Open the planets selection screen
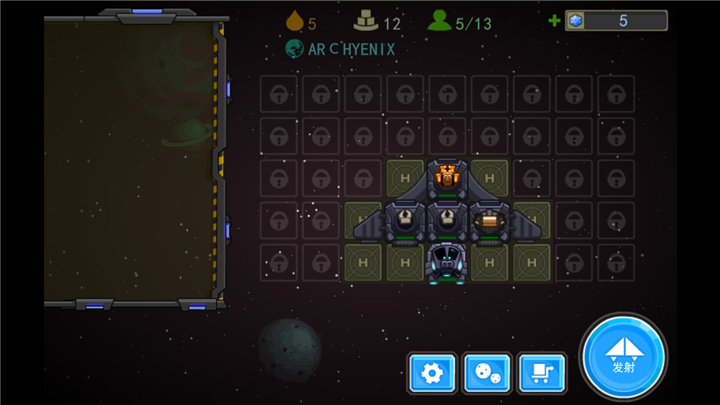 coord(487,374)
